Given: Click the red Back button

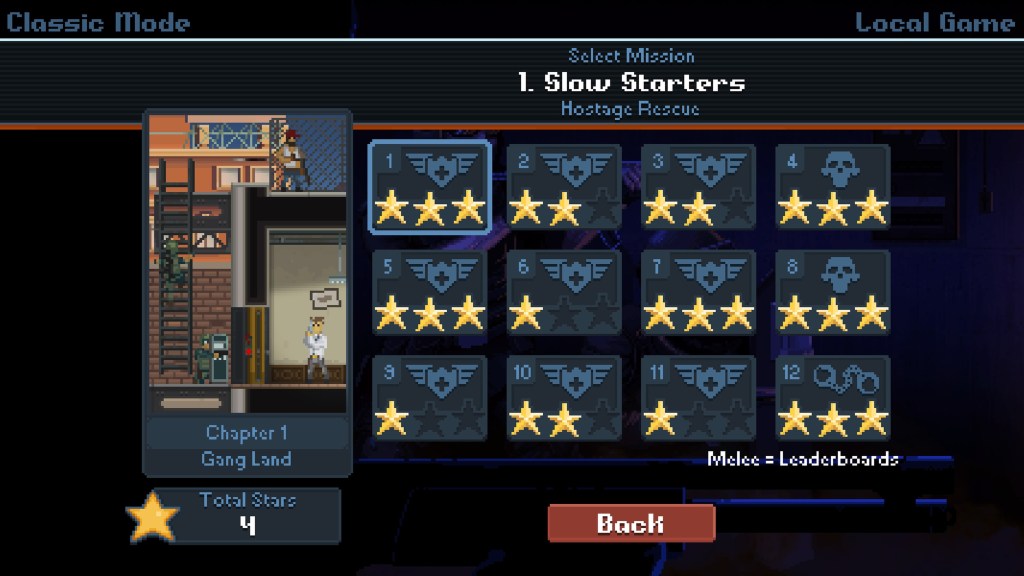Looking at the screenshot, I should click(x=631, y=523).
